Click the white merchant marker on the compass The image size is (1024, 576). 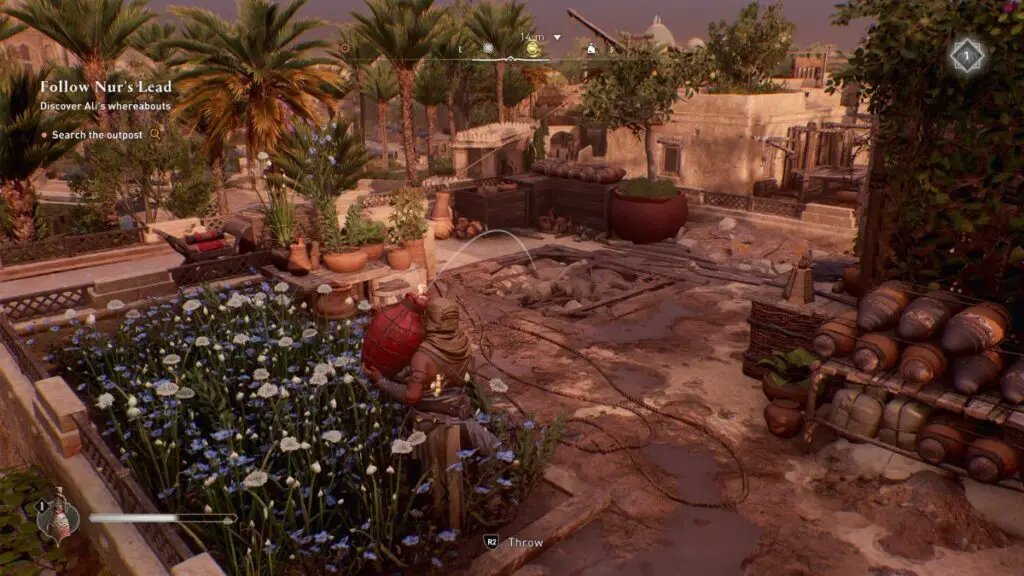[x=591, y=47]
